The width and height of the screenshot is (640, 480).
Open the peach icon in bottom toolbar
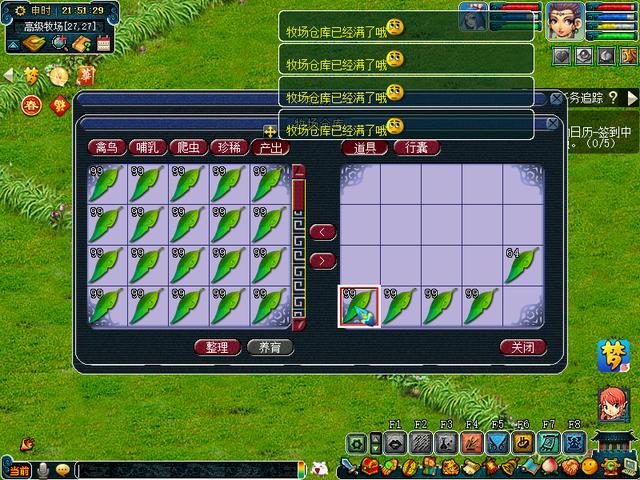point(548,467)
